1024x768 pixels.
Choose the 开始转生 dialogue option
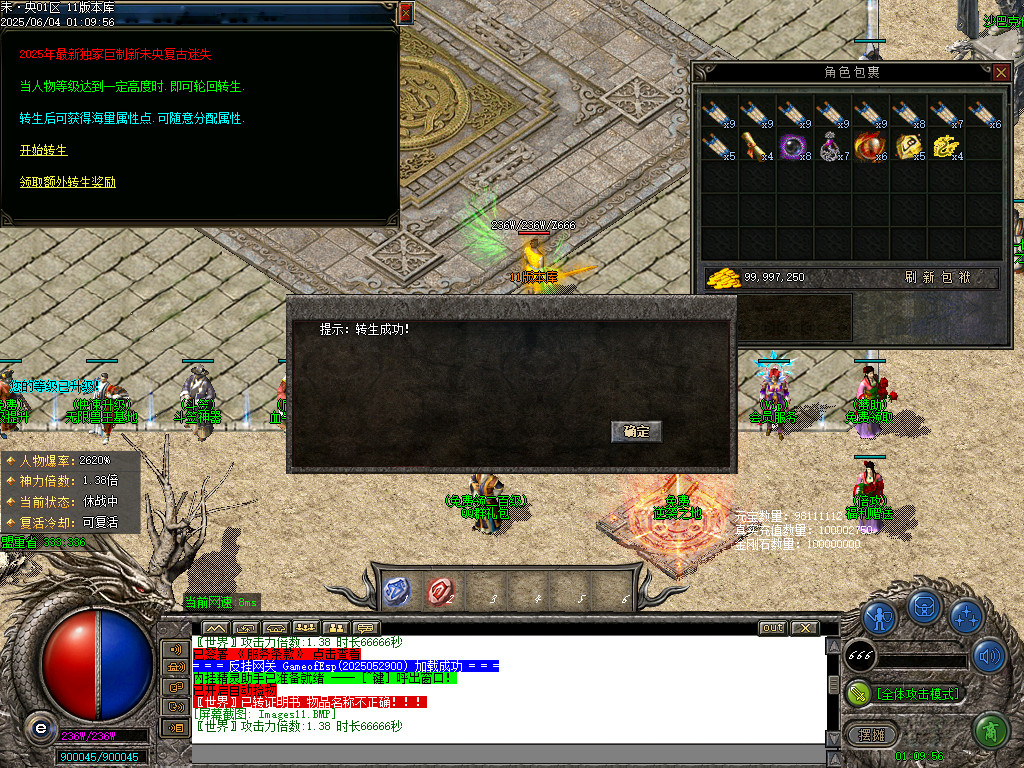[x=43, y=150]
